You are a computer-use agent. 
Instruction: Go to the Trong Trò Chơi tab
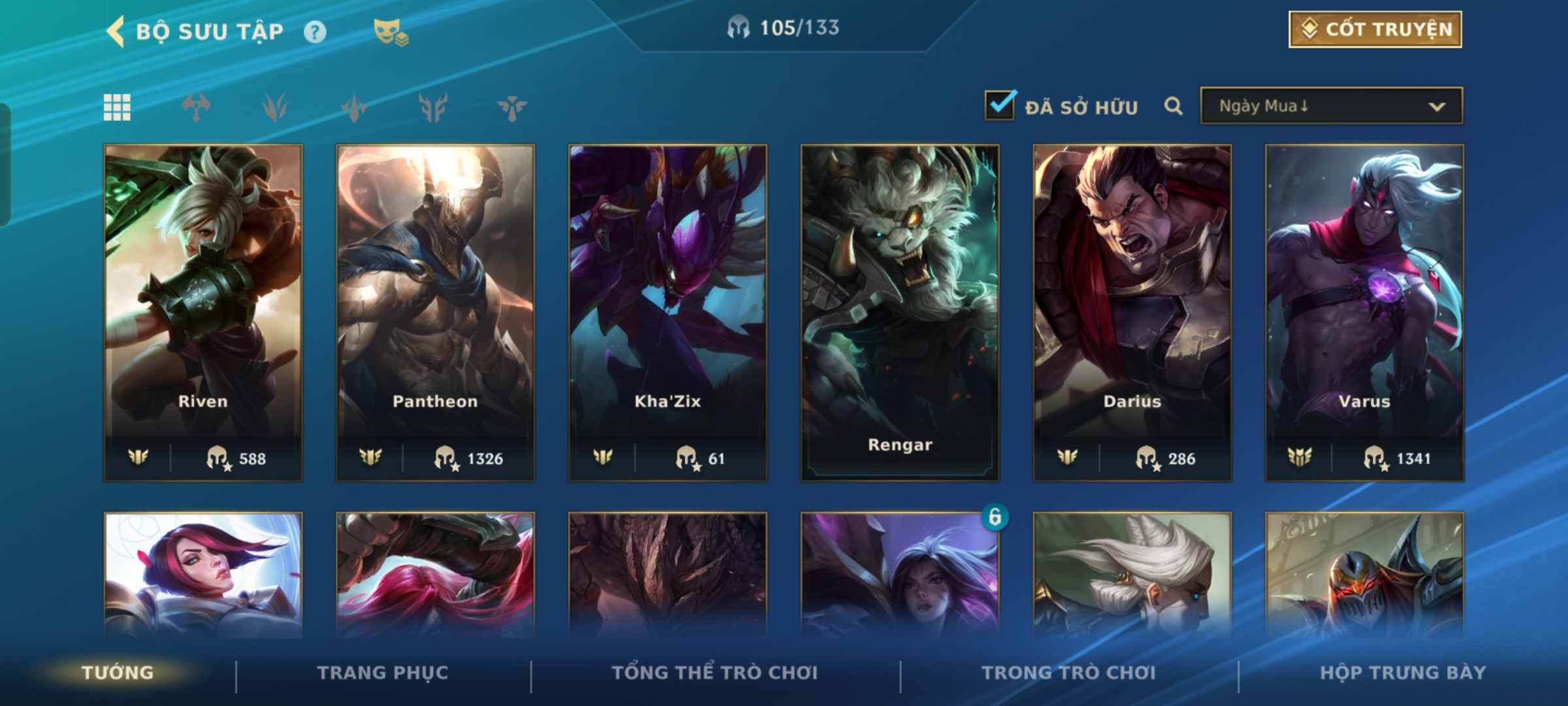1069,673
